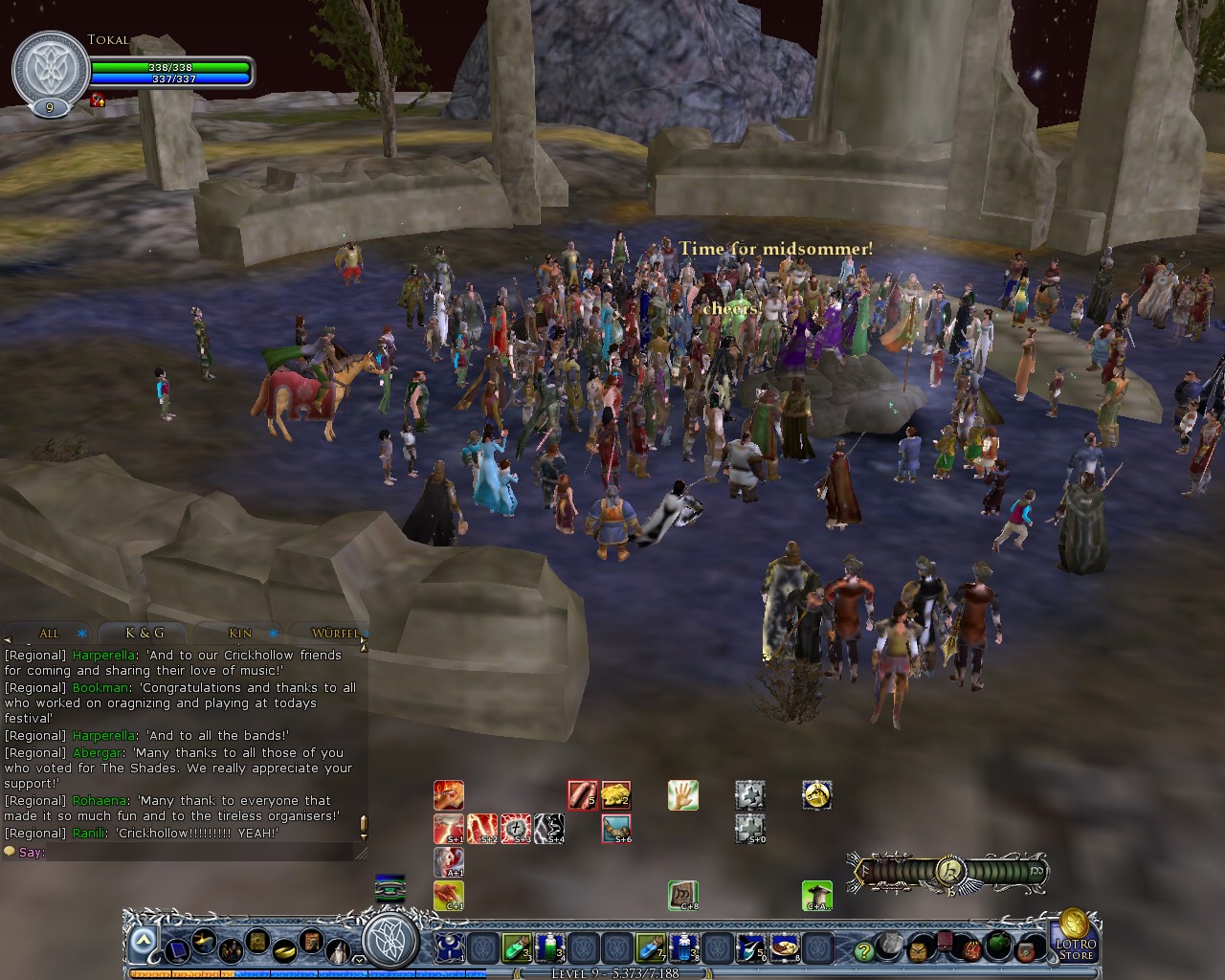The width and height of the screenshot is (1225, 980).
Task: Summon your mount with the gold horse icon
Action: [815, 795]
